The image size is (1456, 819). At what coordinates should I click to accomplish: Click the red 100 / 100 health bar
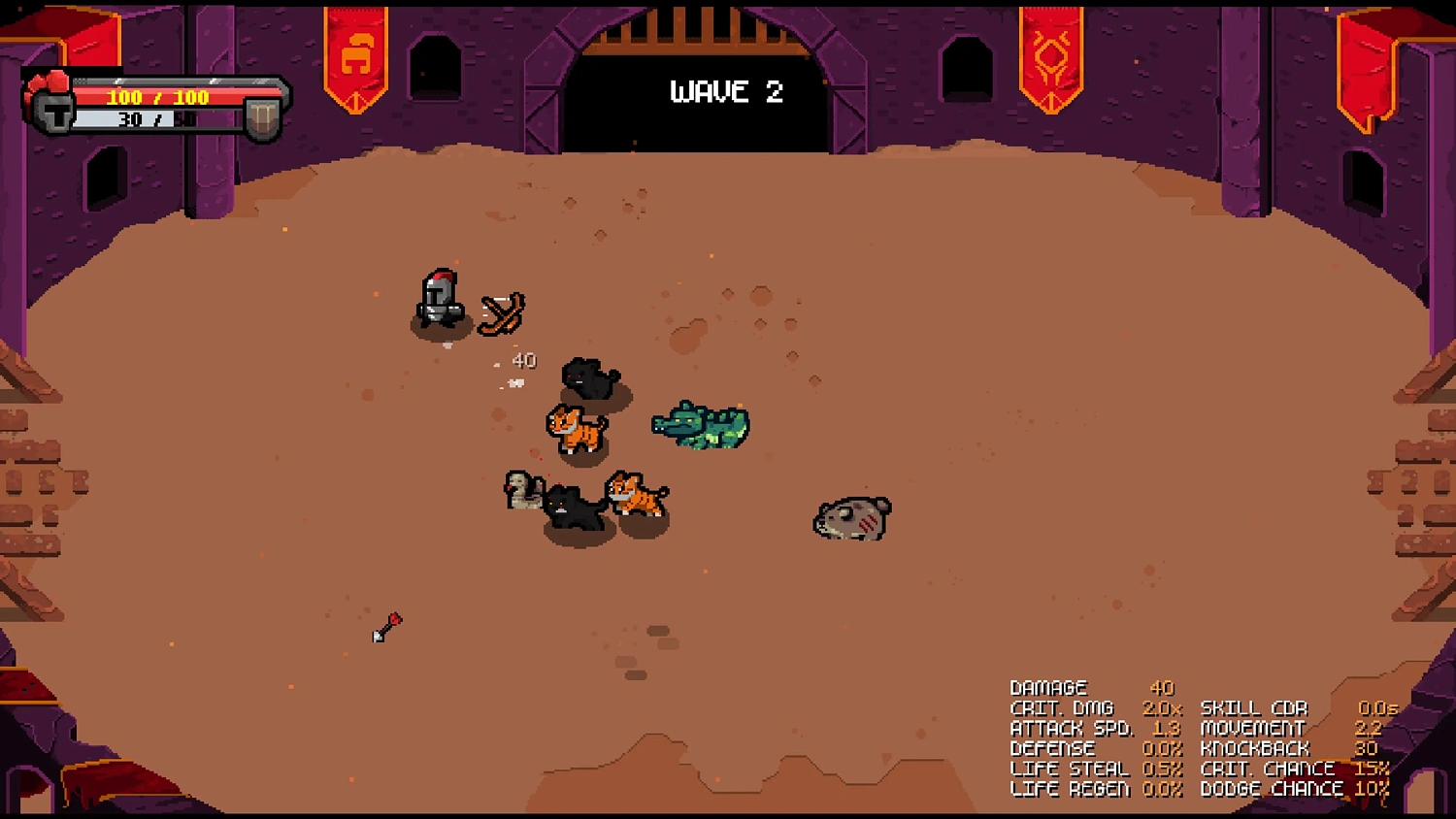[x=155, y=96]
